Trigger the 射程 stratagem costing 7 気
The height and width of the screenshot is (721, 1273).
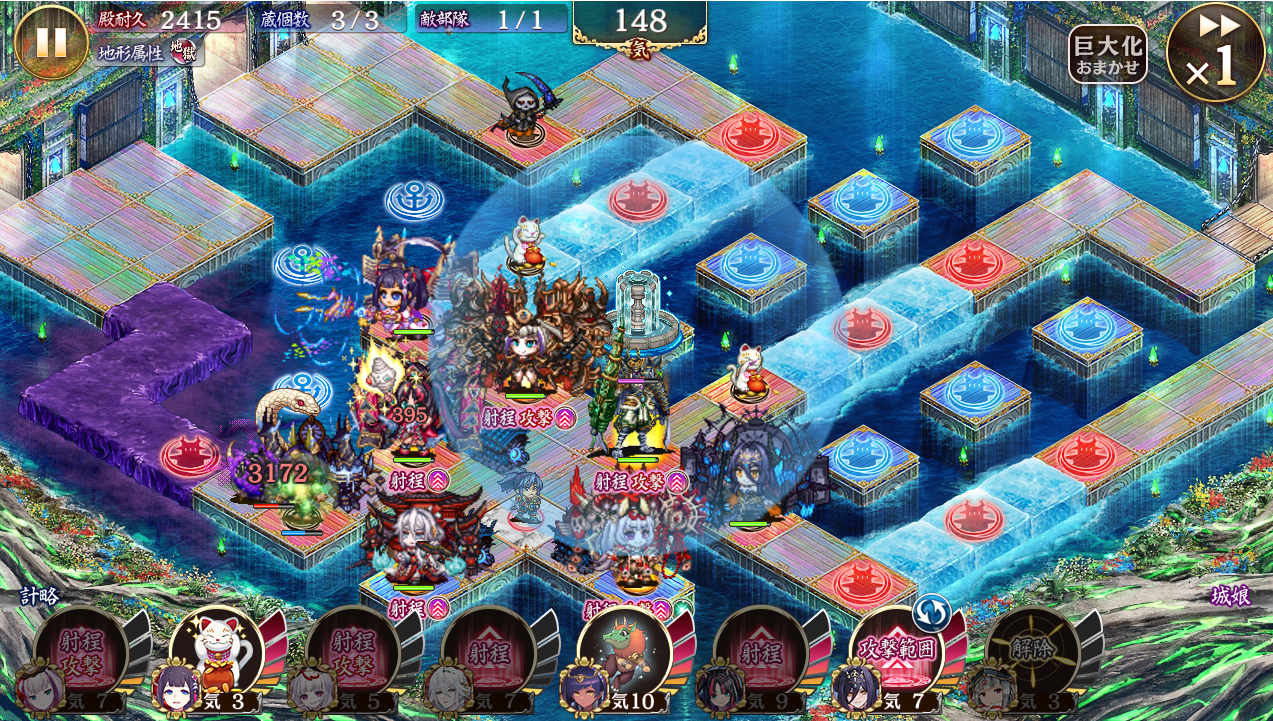click(x=488, y=652)
